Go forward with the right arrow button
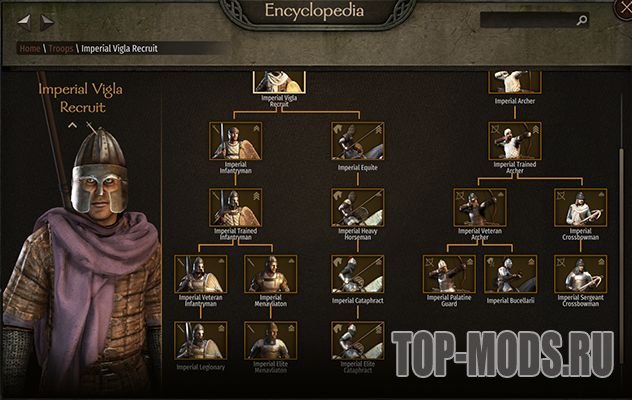The width and height of the screenshot is (632, 400). [x=48, y=19]
